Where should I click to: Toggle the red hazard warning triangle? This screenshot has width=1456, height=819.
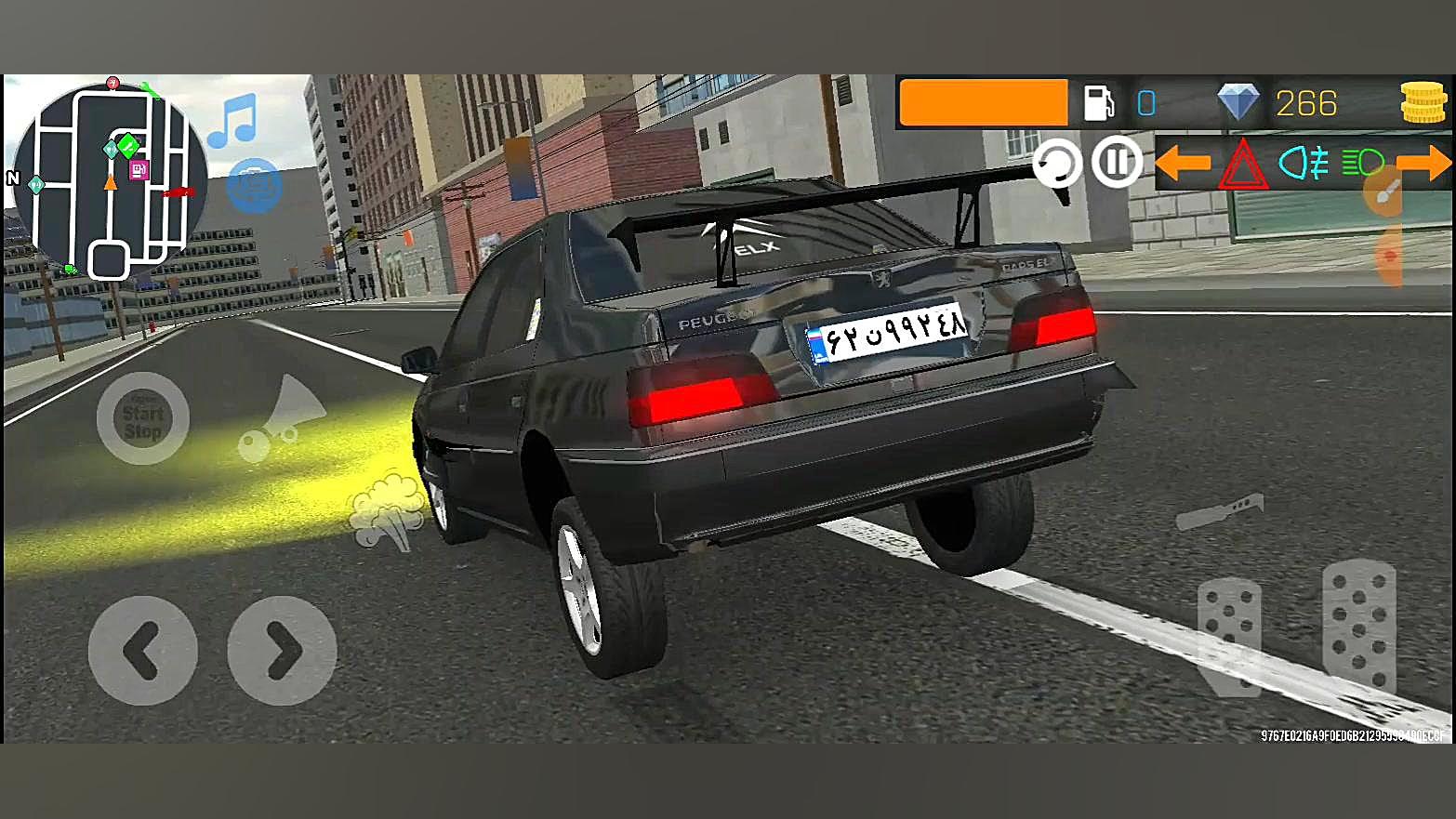[1243, 165]
